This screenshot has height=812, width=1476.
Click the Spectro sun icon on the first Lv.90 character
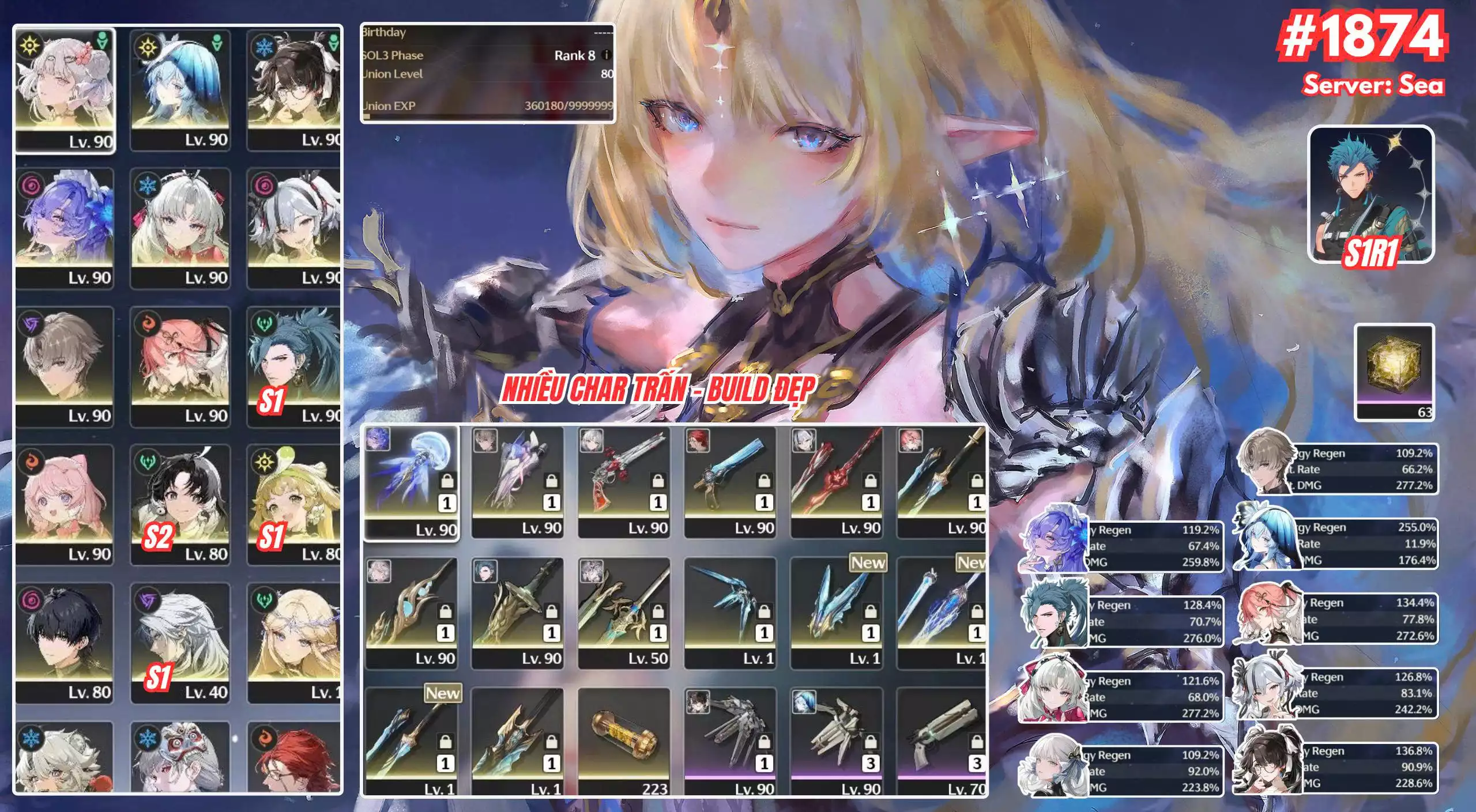30,46
